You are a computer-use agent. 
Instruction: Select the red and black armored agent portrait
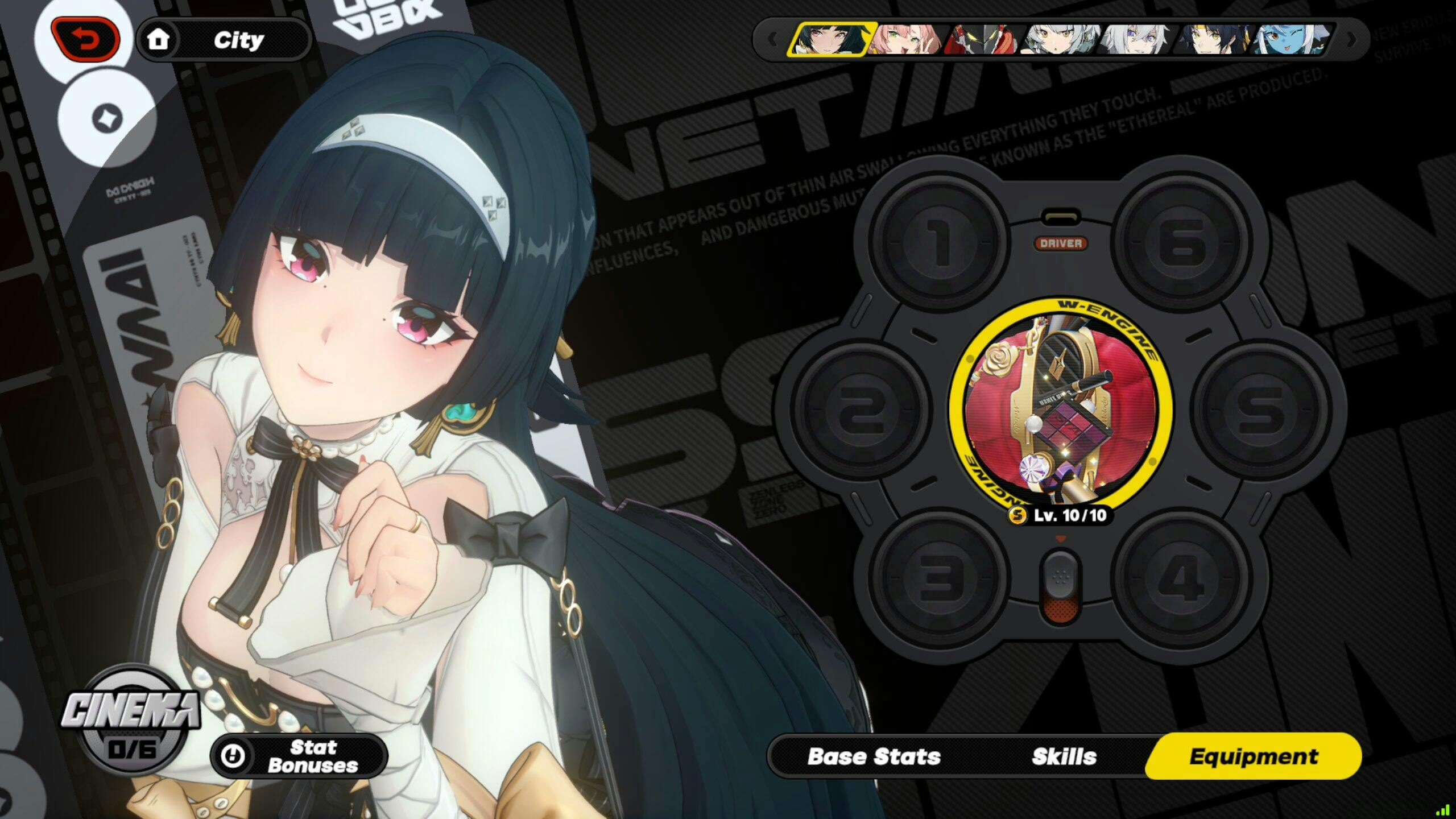click(x=983, y=40)
